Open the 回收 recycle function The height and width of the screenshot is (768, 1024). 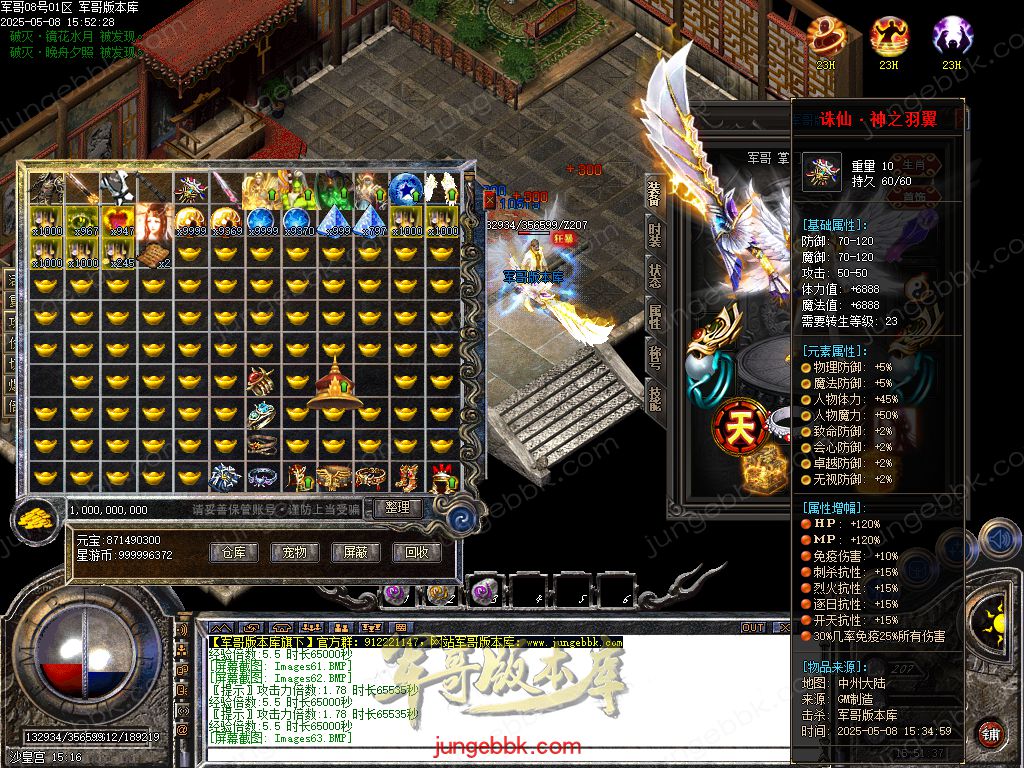pyautogui.click(x=416, y=552)
